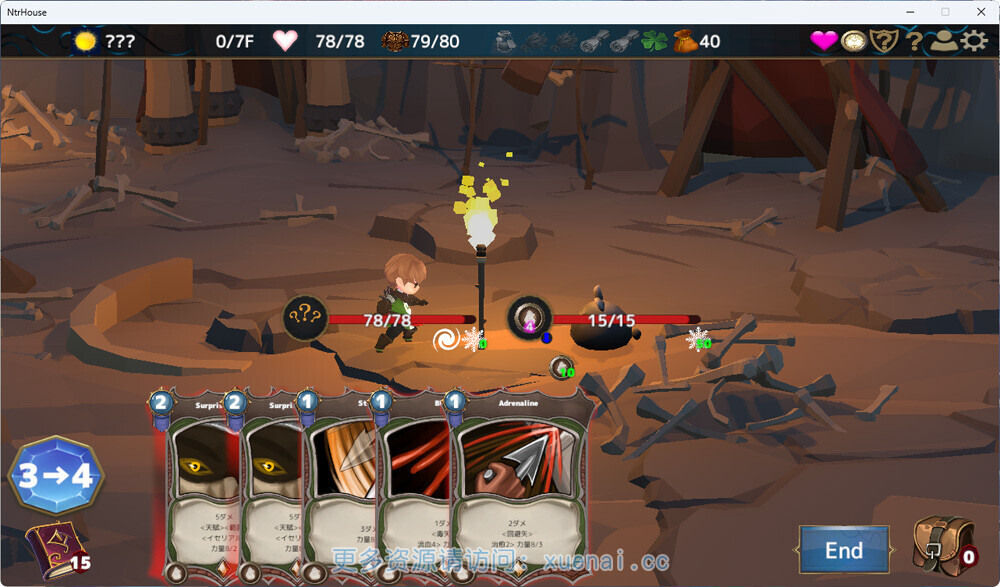This screenshot has height=587, width=1000.
Task: Close the NtrHouse window
Action: (x=977, y=12)
